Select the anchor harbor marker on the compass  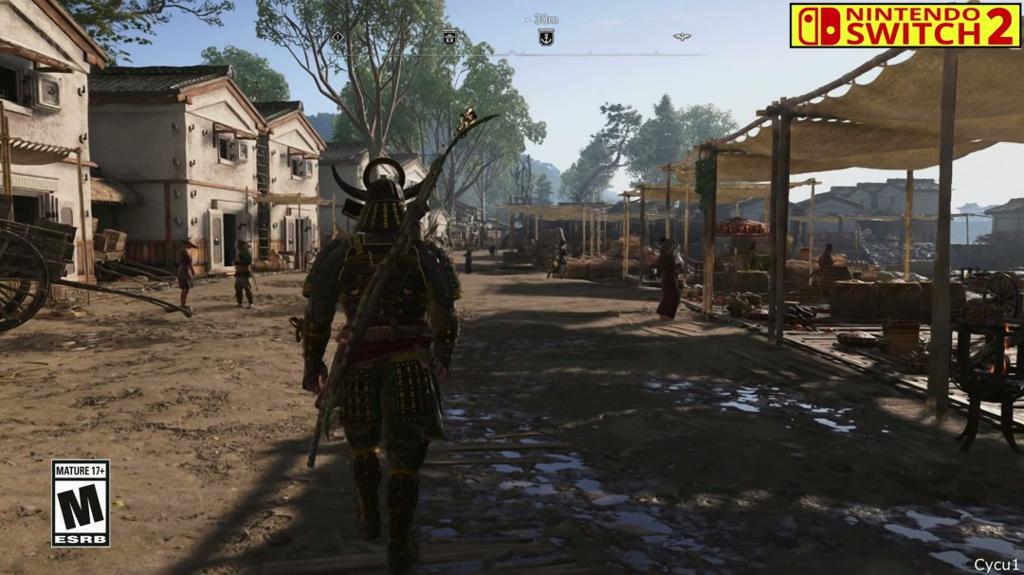click(x=546, y=37)
